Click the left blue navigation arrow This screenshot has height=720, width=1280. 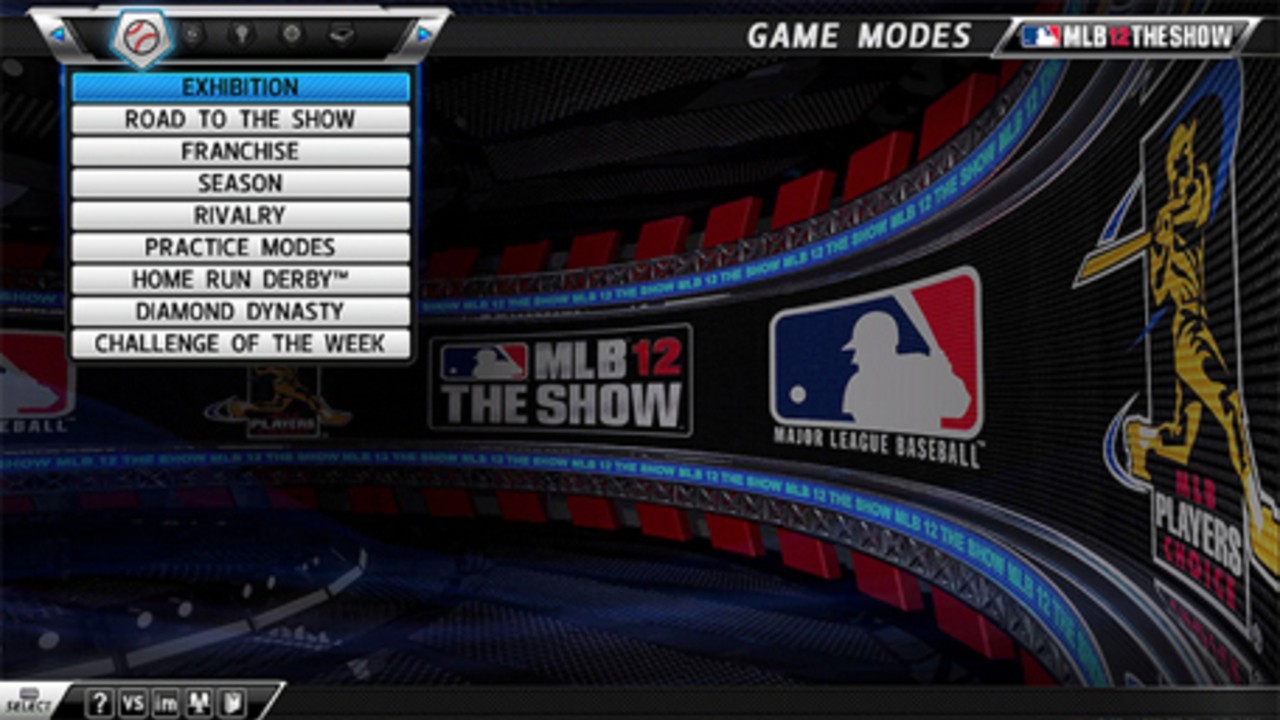58,34
